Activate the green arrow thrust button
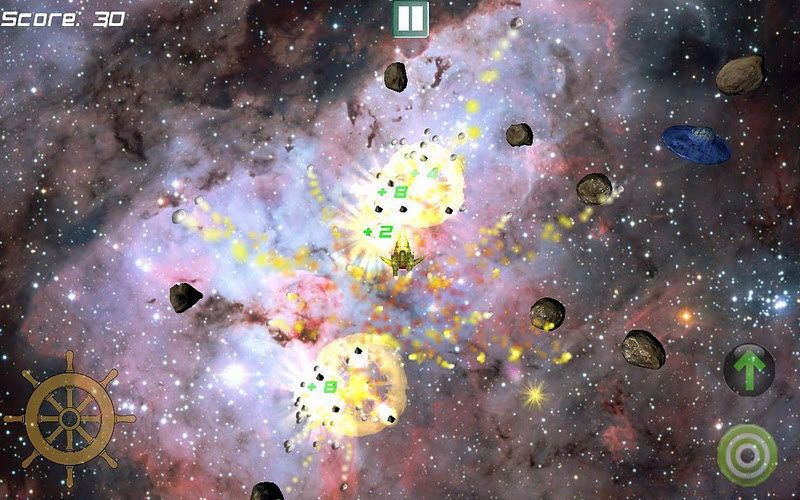 [748, 369]
